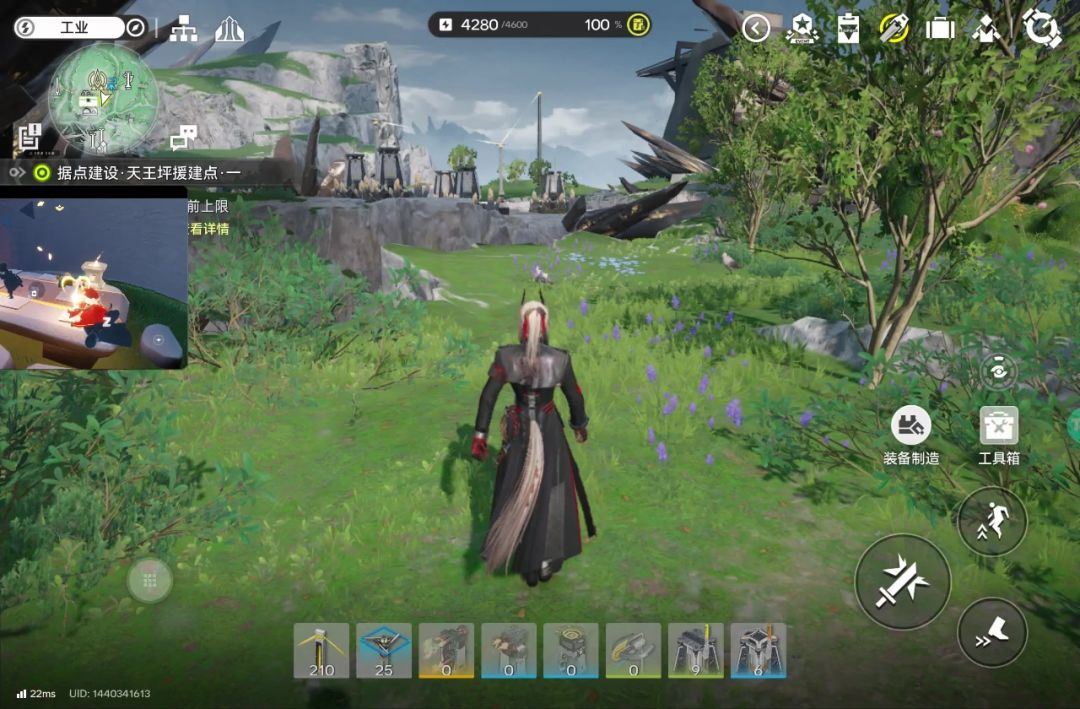
Task: Open the 工业 industry mode selector
Action: (70, 27)
